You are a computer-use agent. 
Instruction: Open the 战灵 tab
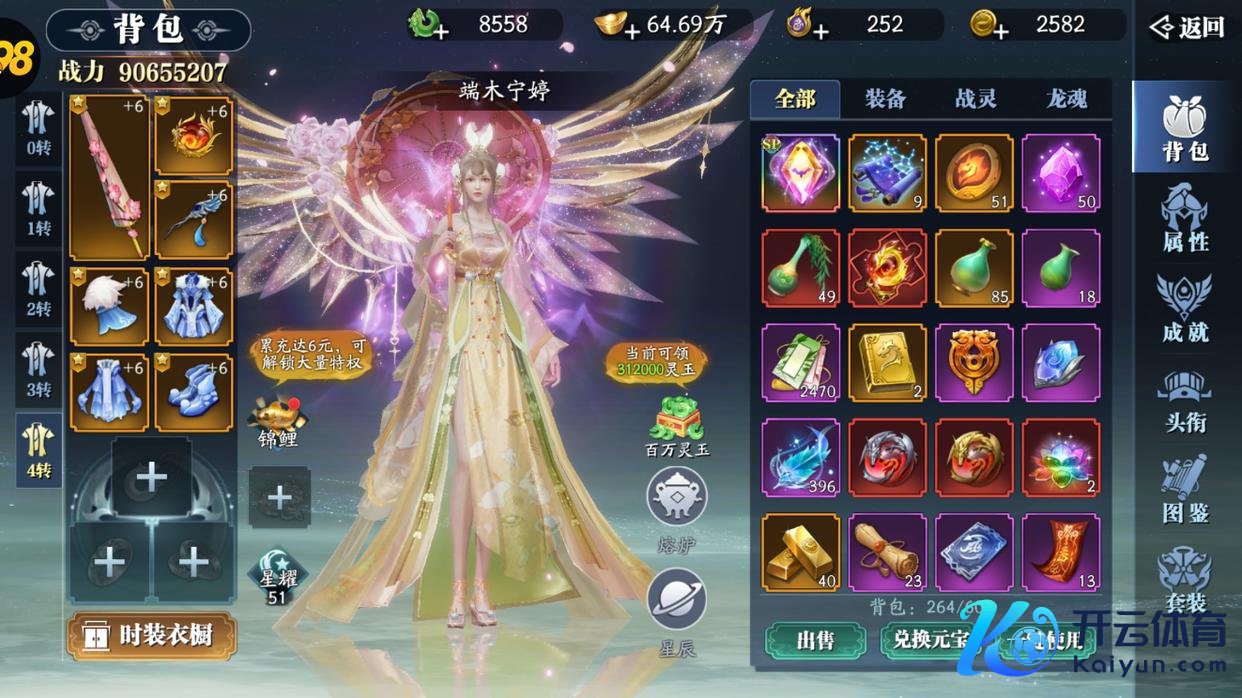point(976,99)
